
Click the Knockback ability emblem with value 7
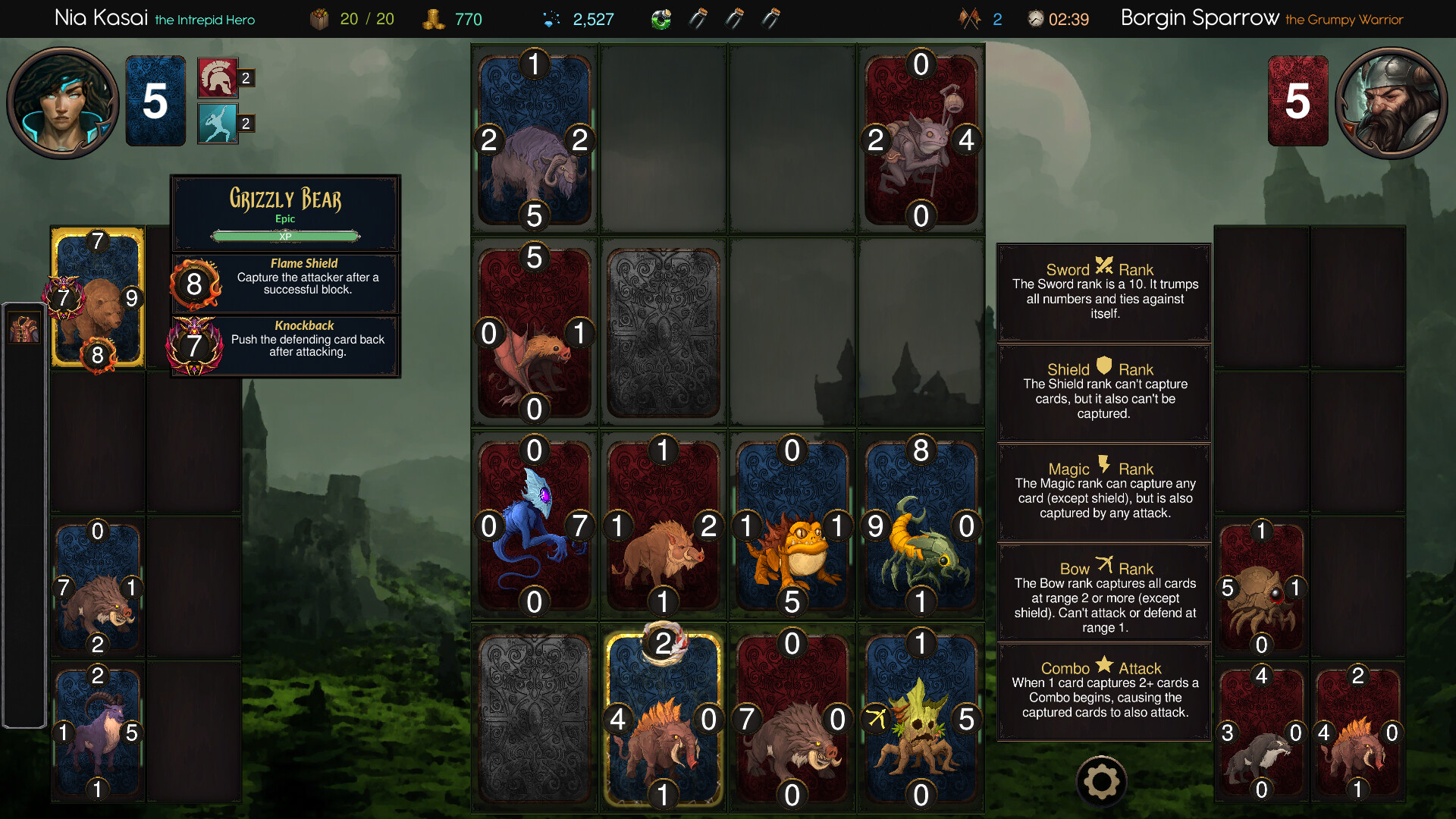[196, 345]
